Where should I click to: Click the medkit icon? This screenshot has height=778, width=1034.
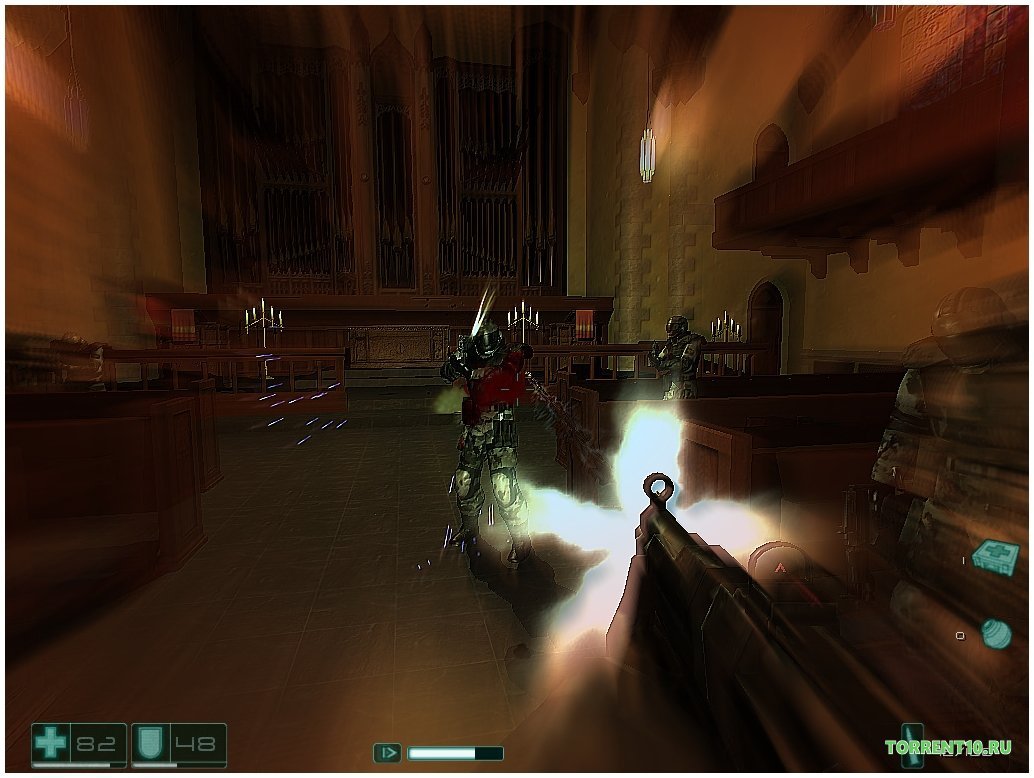coord(995,556)
